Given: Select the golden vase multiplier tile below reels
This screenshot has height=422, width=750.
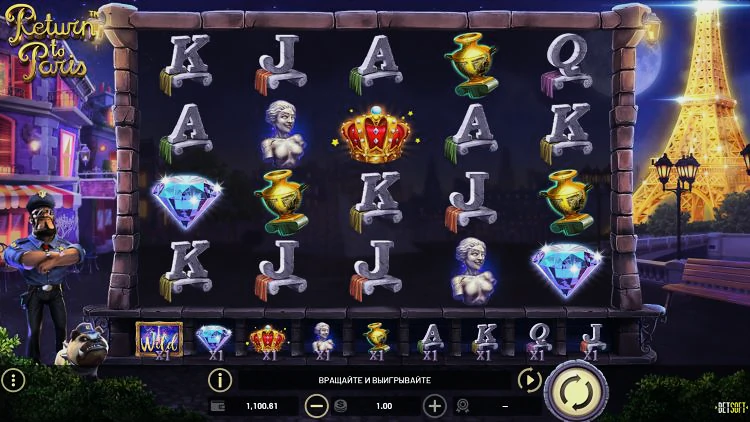Looking at the screenshot, I should pos(376,340).
